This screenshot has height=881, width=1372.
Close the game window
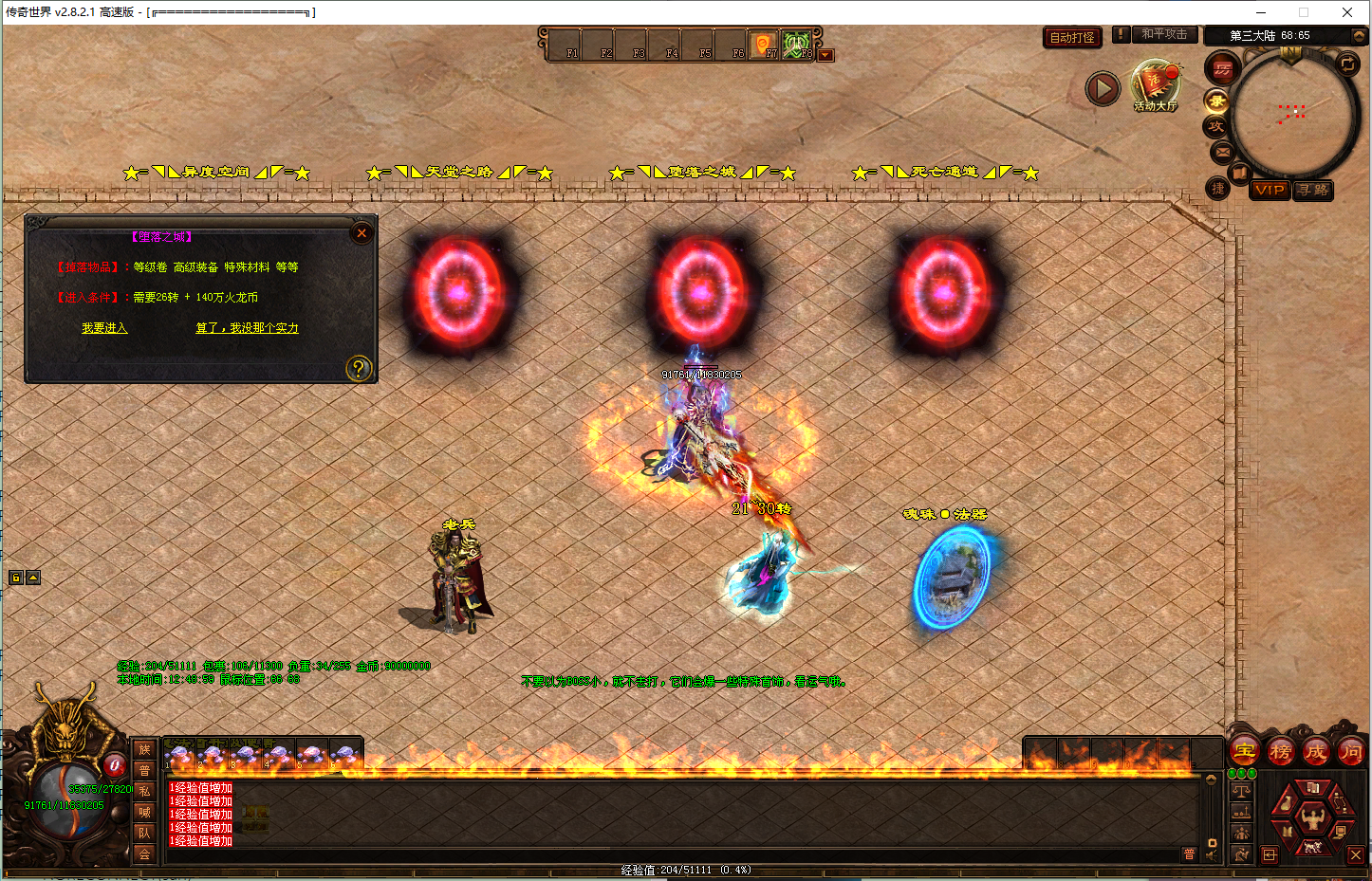click(1347, 12)
